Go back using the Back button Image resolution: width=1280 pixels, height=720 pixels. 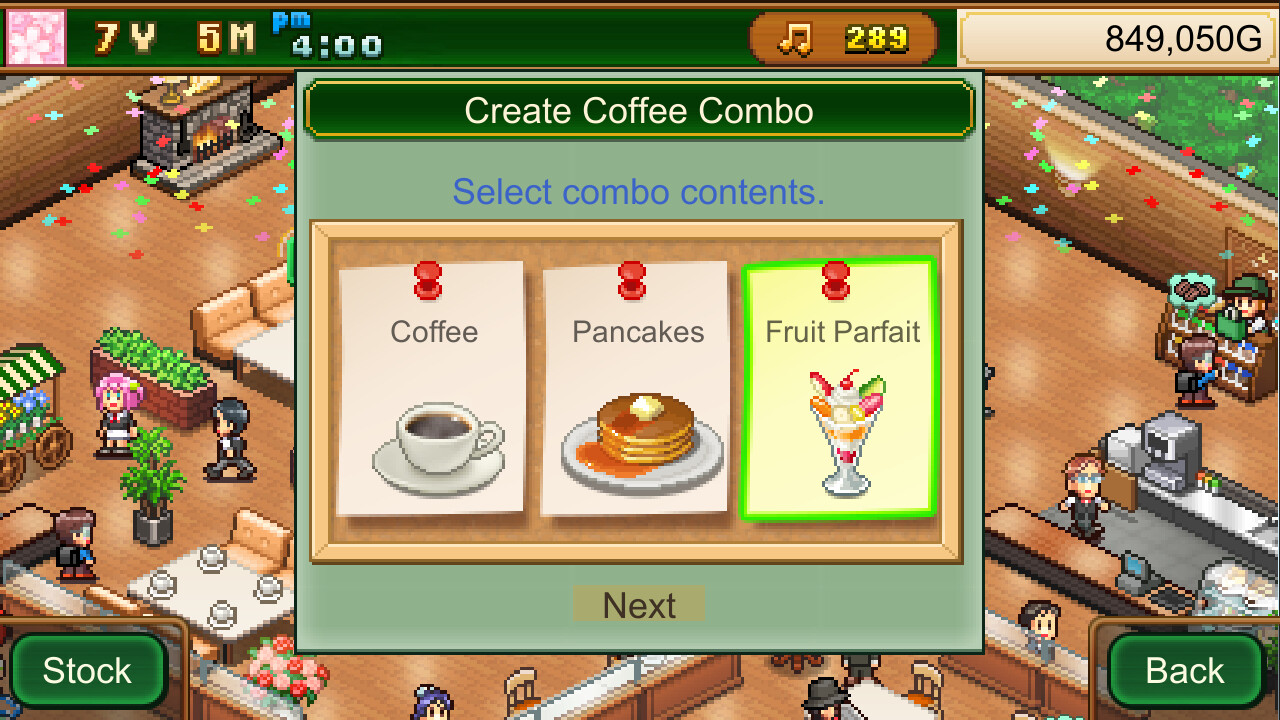tap(1186, 670)
